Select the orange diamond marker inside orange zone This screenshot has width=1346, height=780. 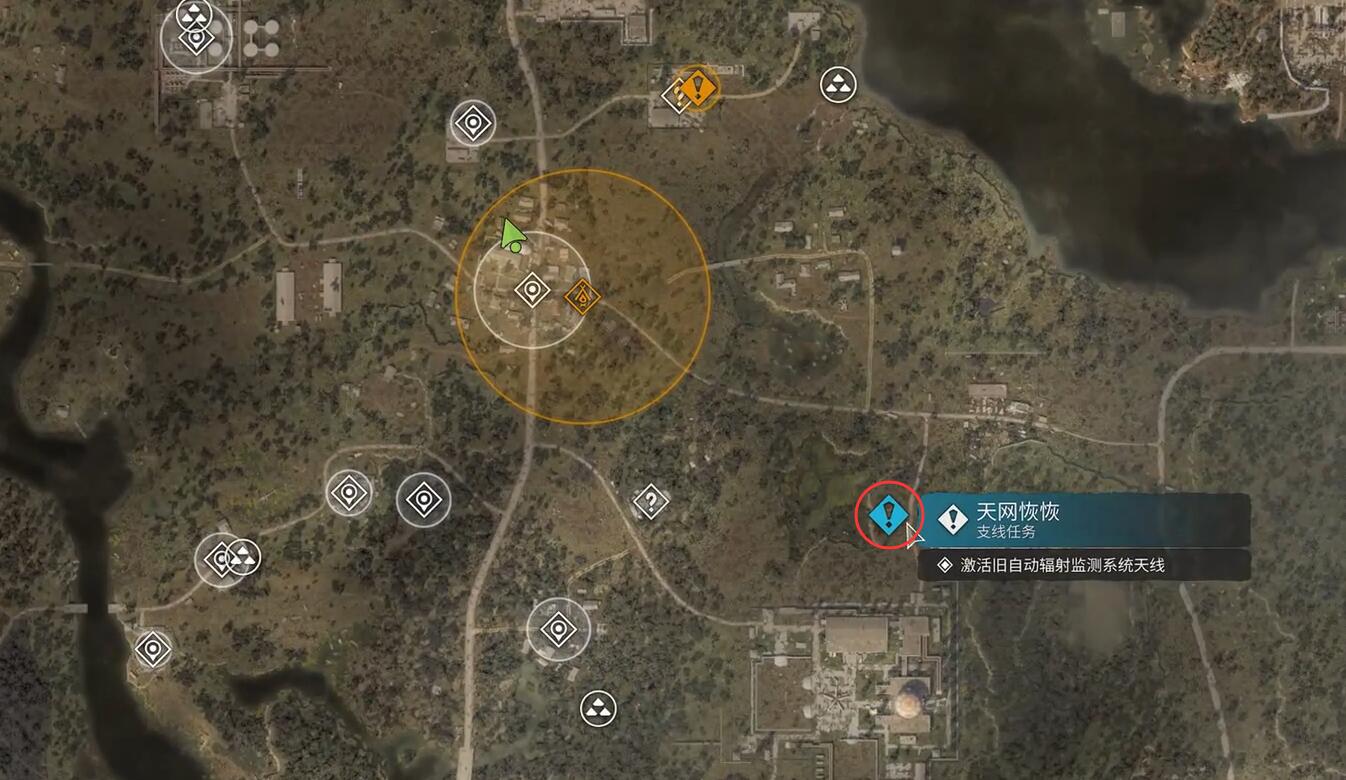[581, 296]
